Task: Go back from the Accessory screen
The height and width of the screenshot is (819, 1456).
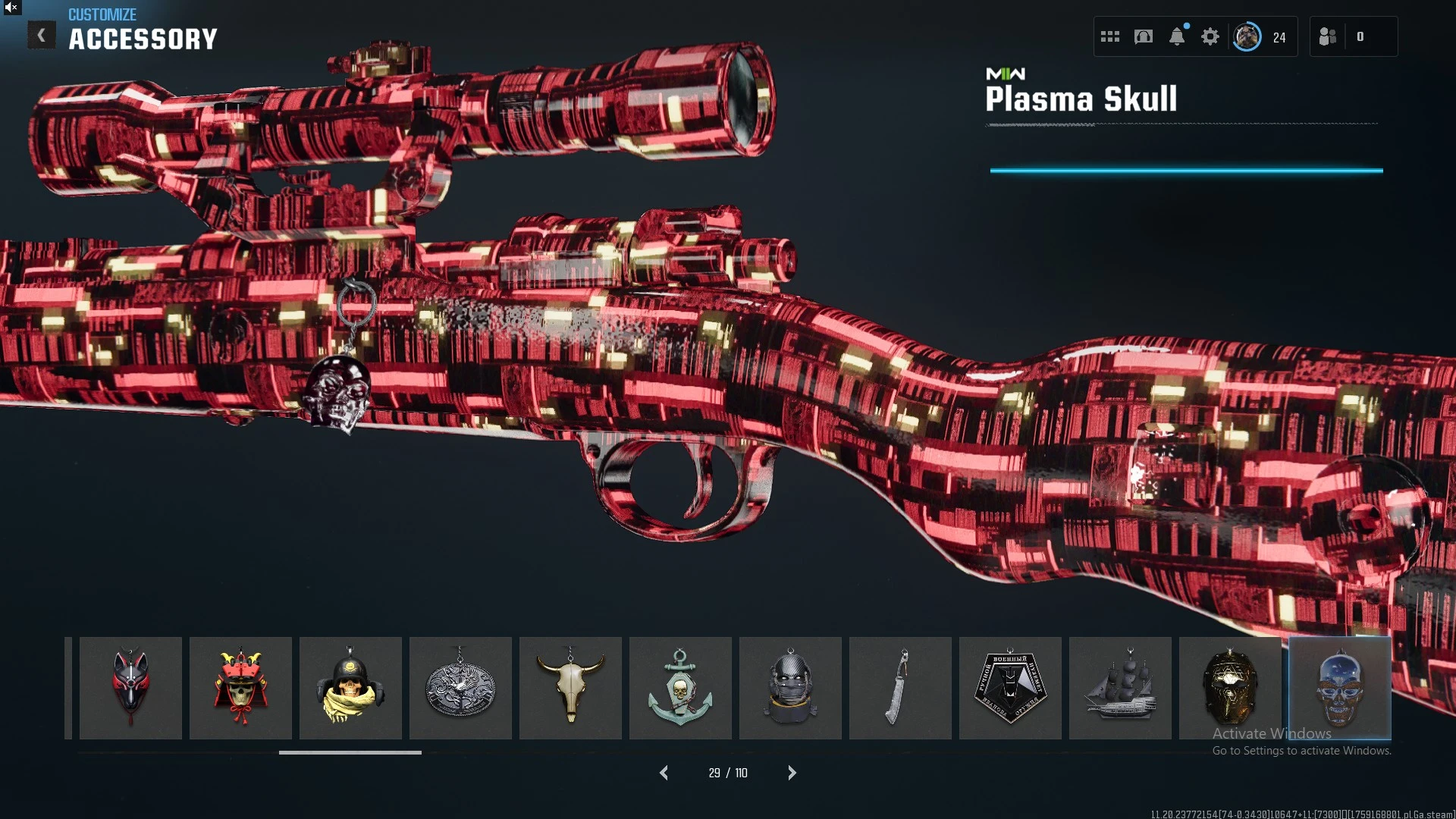Action: point(42,35)
